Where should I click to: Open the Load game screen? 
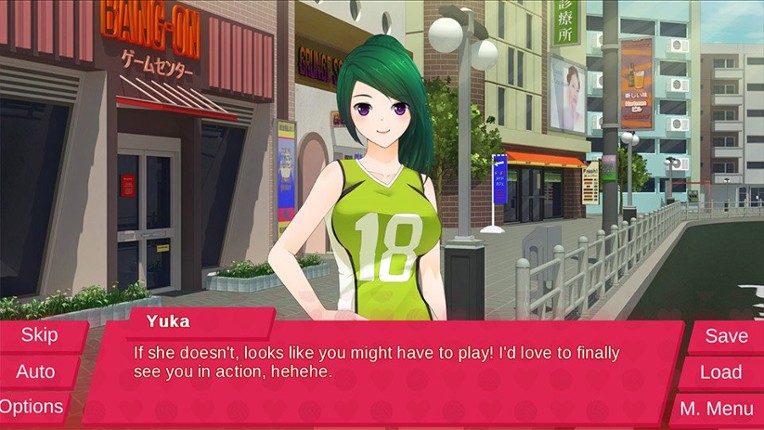coord(720,372)
